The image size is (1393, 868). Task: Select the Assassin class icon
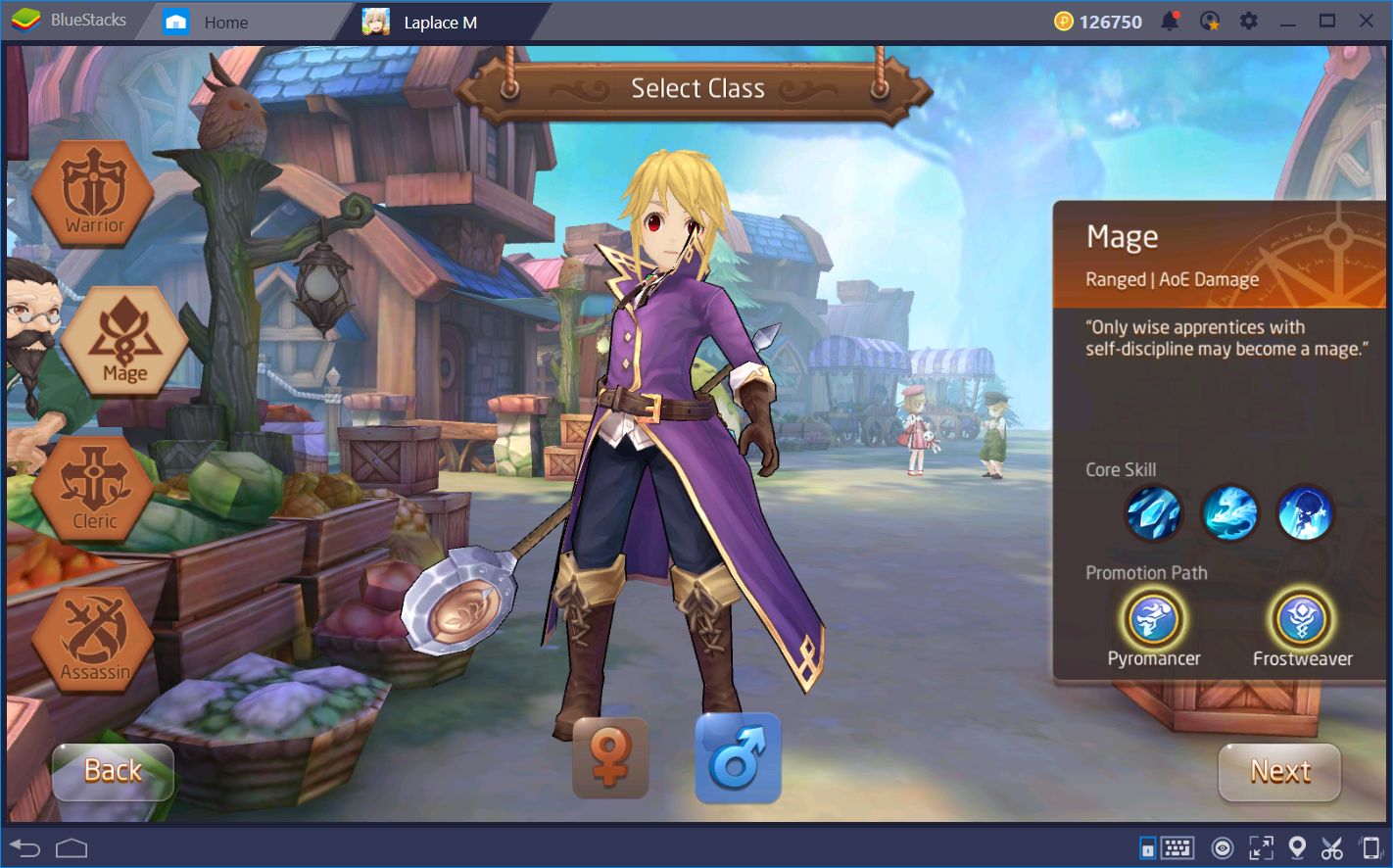click(x=93, y=637)
